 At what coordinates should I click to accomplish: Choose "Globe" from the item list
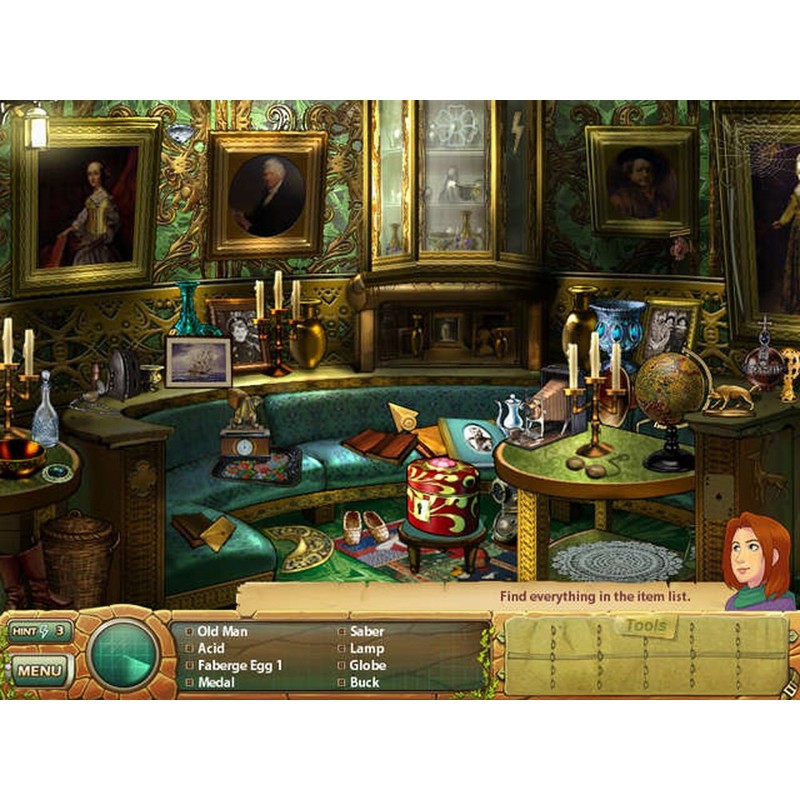[x=367, y=666]
